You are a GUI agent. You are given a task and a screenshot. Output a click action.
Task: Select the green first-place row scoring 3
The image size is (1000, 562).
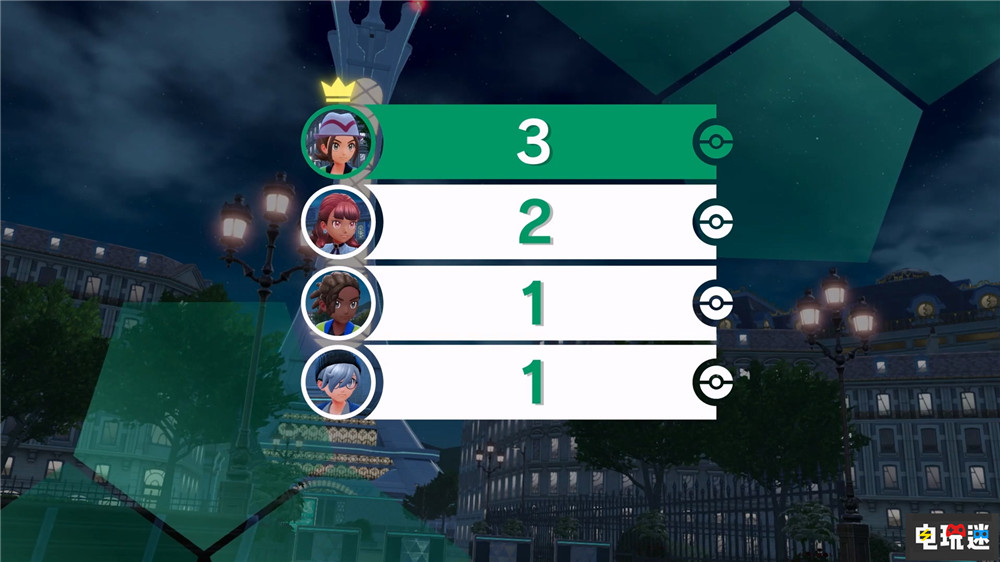(534, 143)
